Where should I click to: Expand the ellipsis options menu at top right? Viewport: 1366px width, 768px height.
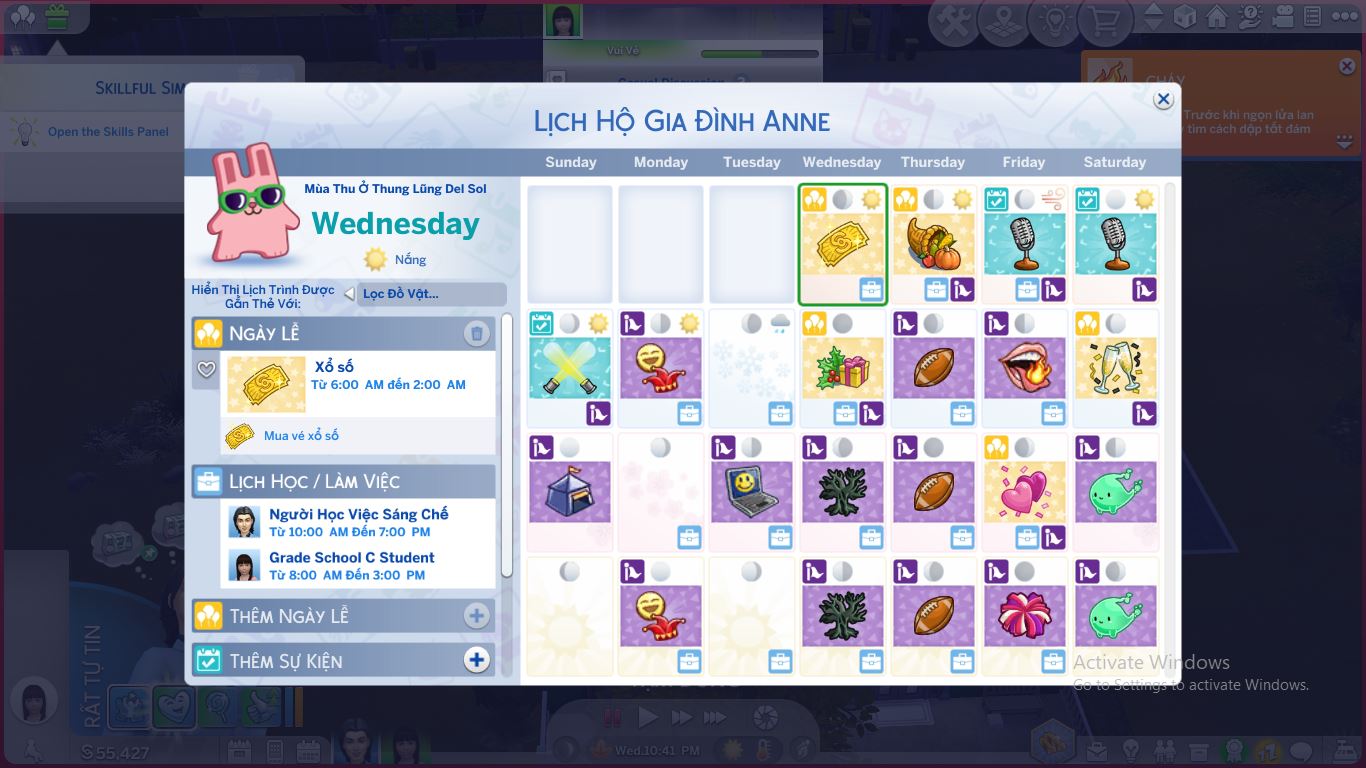pyautogui.click(x=1344, y=16)
